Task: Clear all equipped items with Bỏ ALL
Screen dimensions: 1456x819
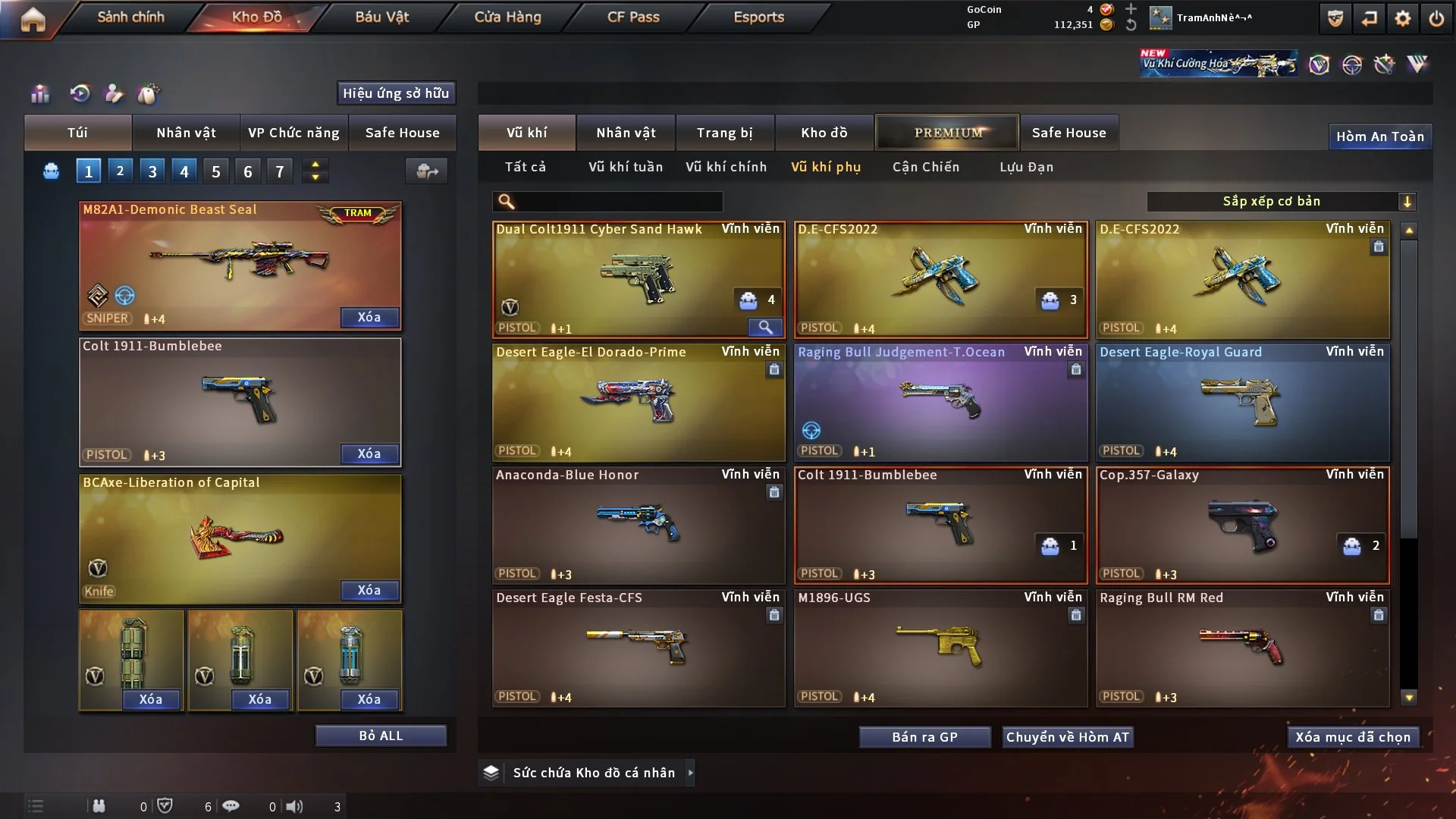Action: [381, 736]
